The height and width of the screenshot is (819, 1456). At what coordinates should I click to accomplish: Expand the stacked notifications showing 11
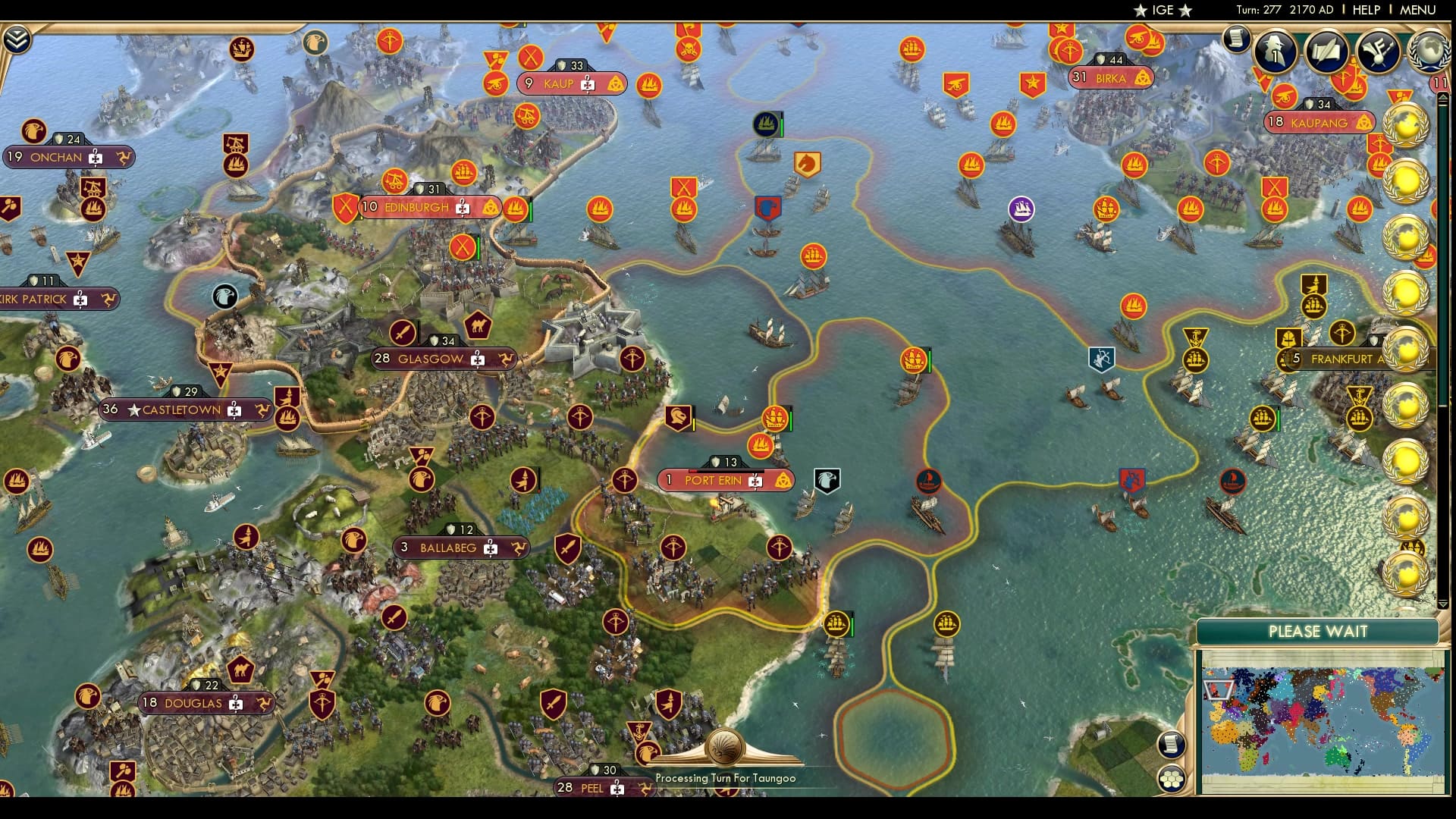(1439, 82)
